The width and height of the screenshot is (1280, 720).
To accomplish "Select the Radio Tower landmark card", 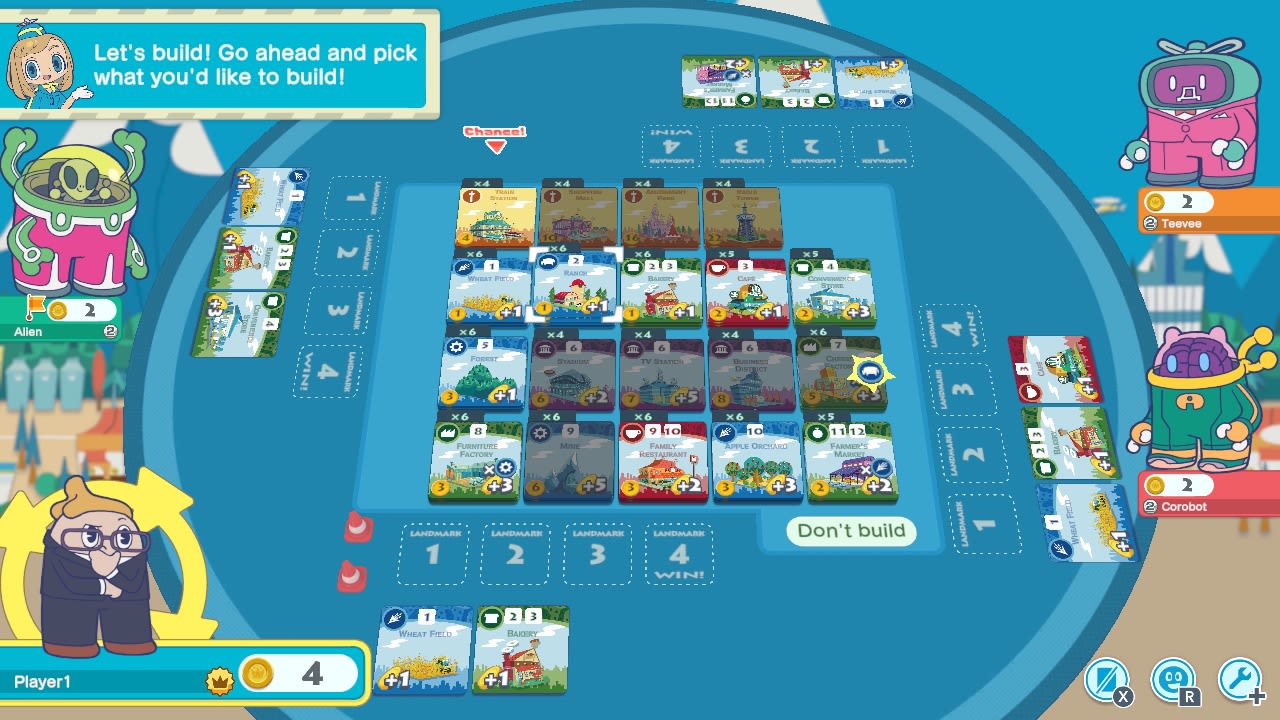I will pyautogui.click(x=740, y=213).
